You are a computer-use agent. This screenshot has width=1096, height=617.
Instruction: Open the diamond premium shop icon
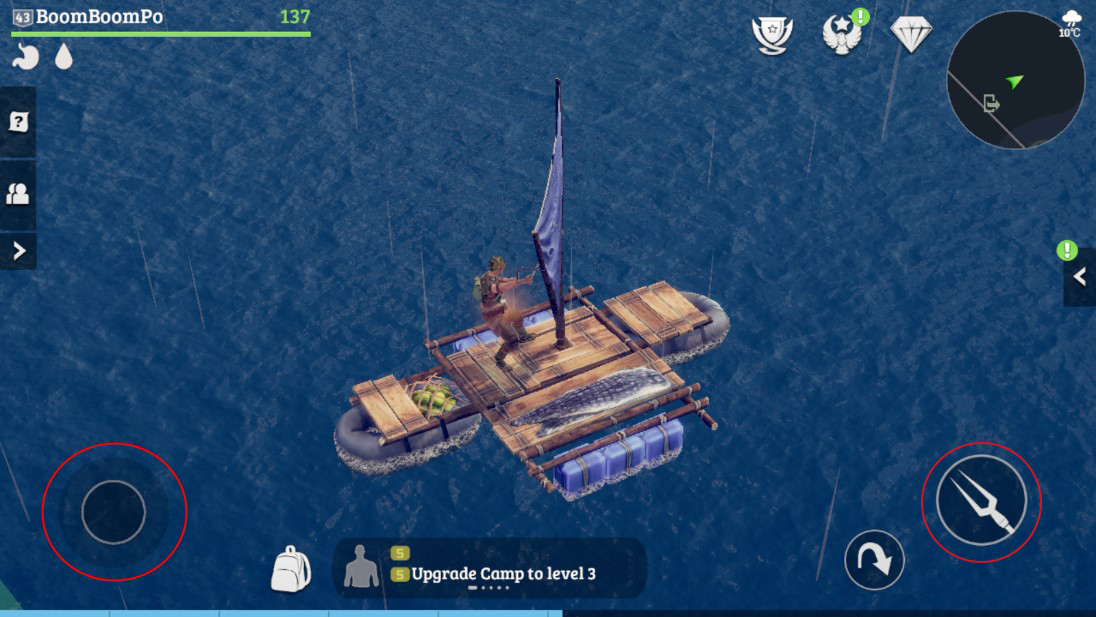coord(910,34)
